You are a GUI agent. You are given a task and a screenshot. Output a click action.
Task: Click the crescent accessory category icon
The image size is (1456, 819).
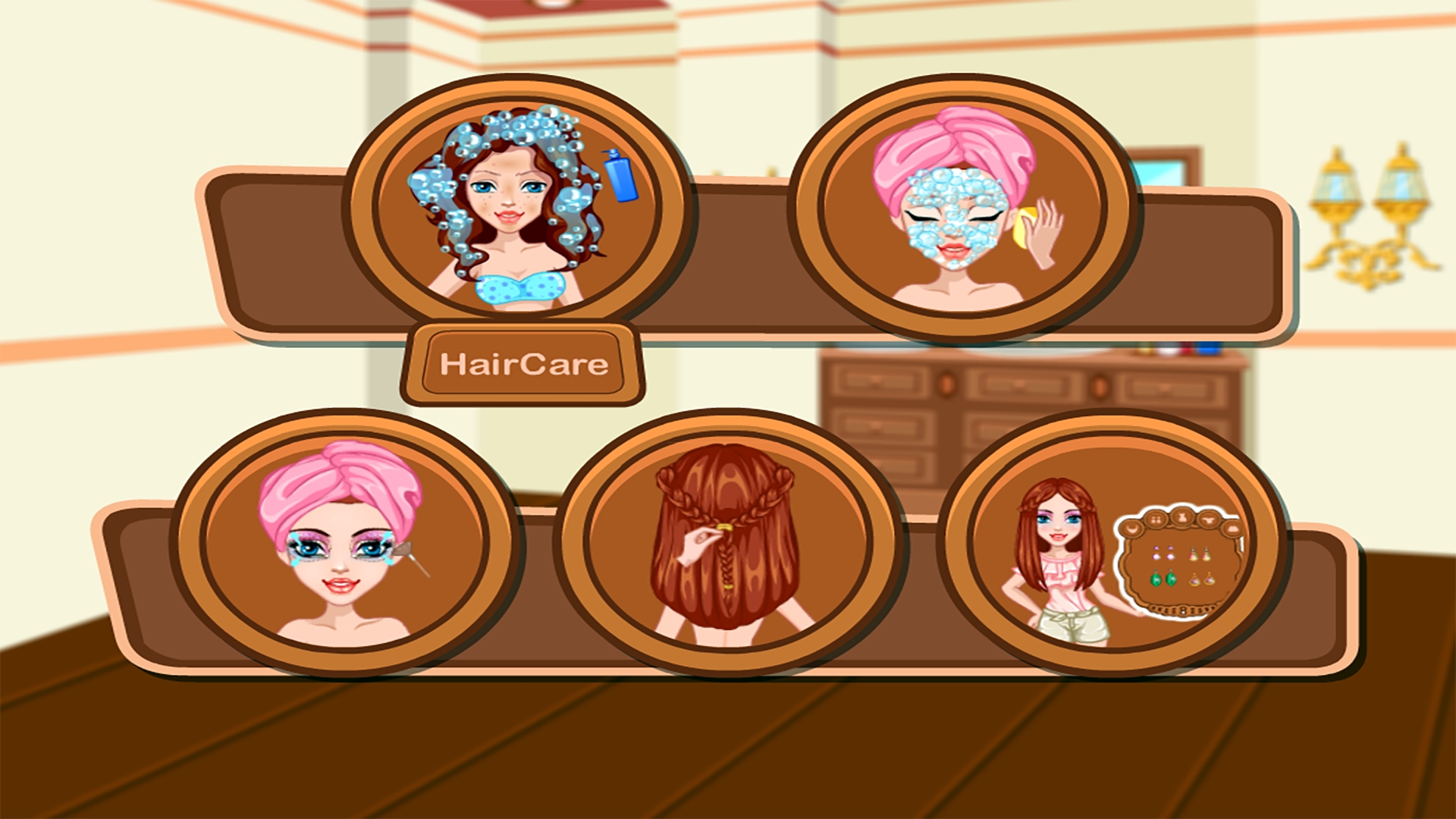(1131, 529)
